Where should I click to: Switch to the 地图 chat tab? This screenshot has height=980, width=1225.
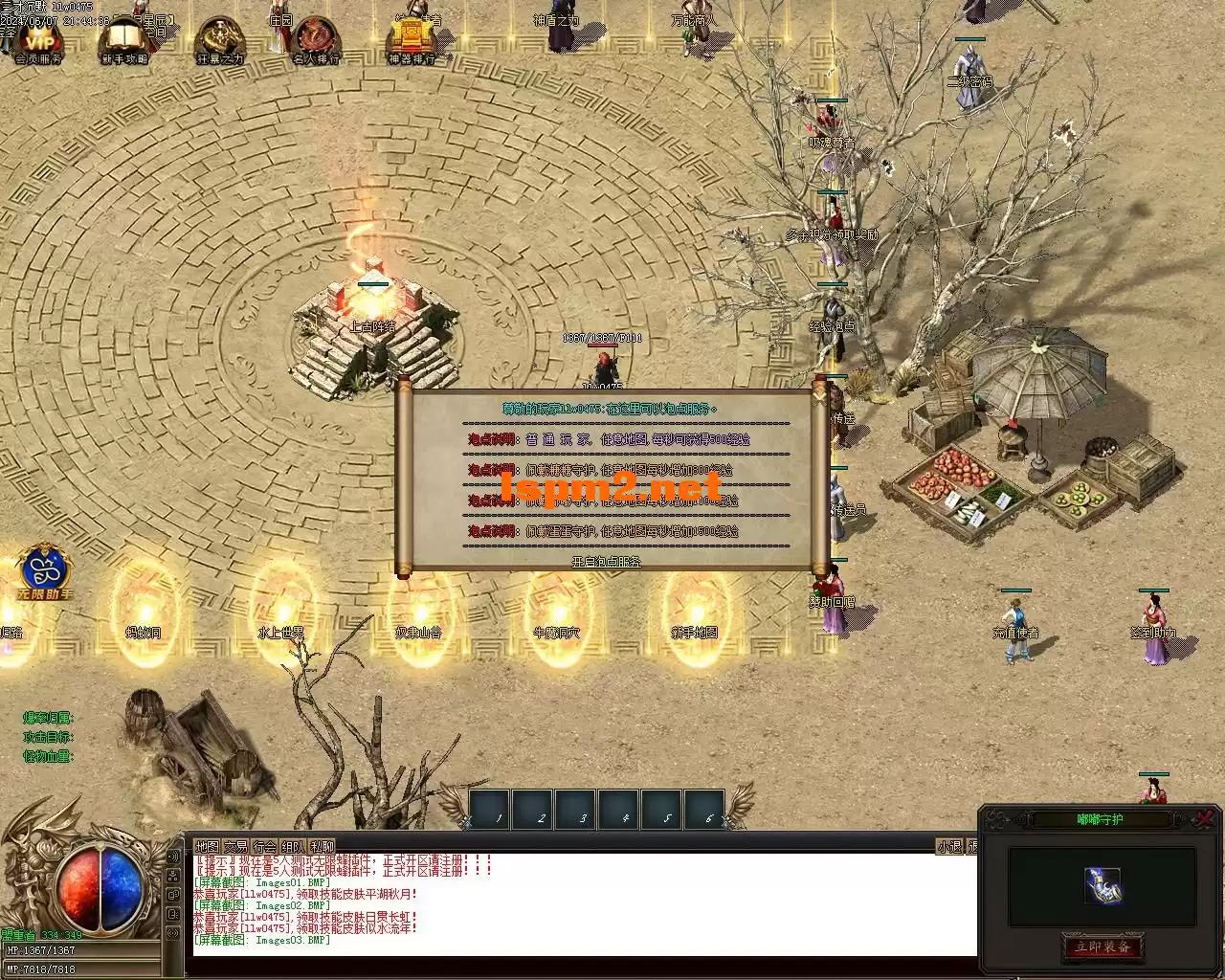click(207, 846)
